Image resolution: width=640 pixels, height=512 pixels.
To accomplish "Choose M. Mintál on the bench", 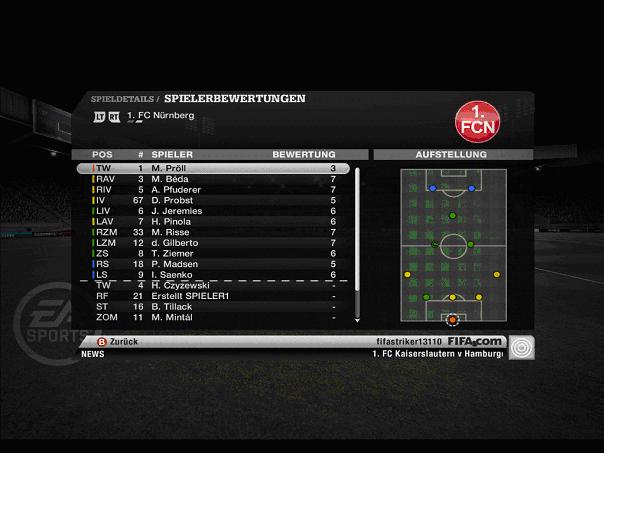I will 214,317.
